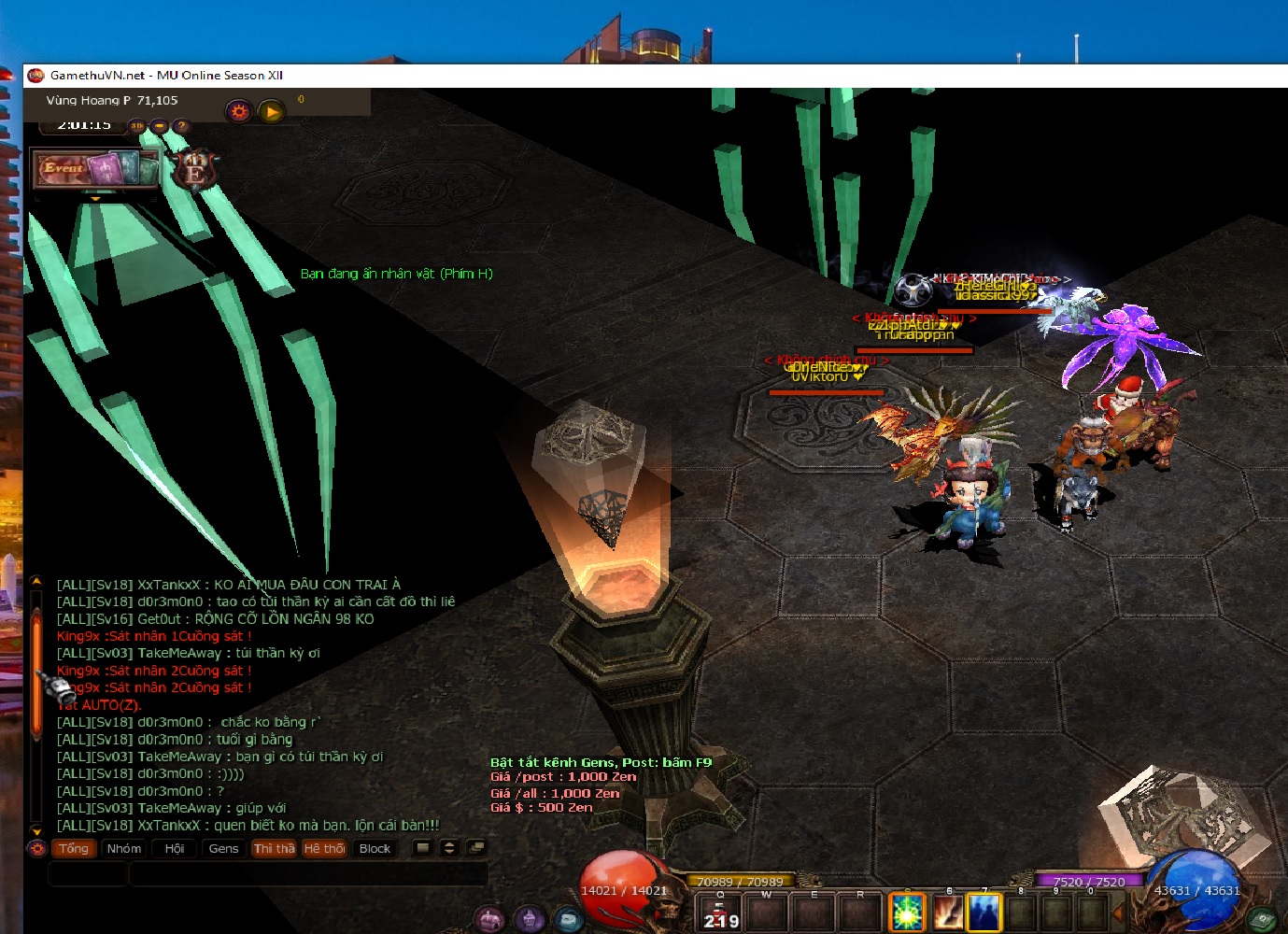Select the blue silhouette skill in slot 7

point(984,913)
